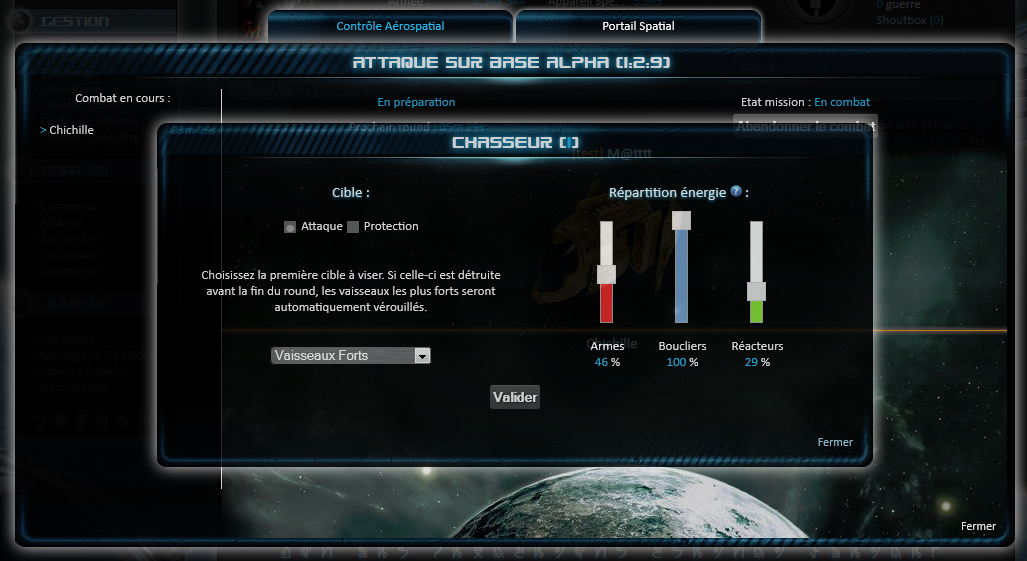Click the Abandonner le combat button
1027x561 pixels.
click(x=805, y=127)
